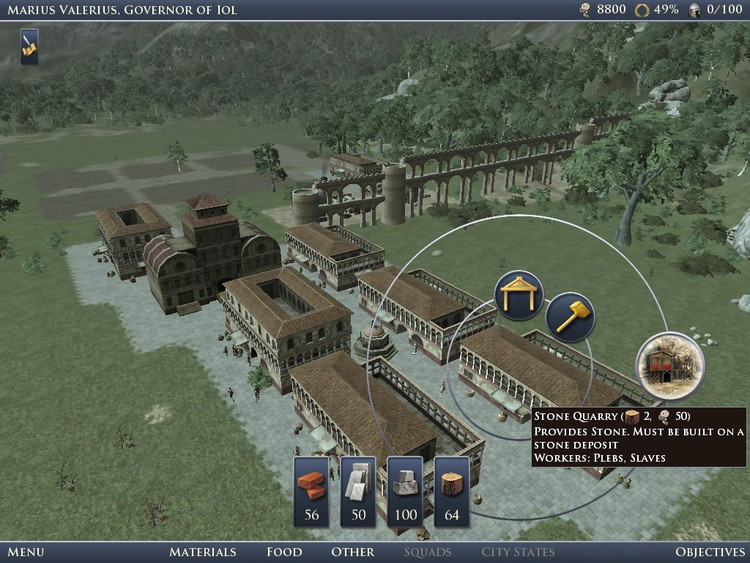This screenshot has width=750, height=563.
Task: Open the Menu
Action: coord(25,552)
